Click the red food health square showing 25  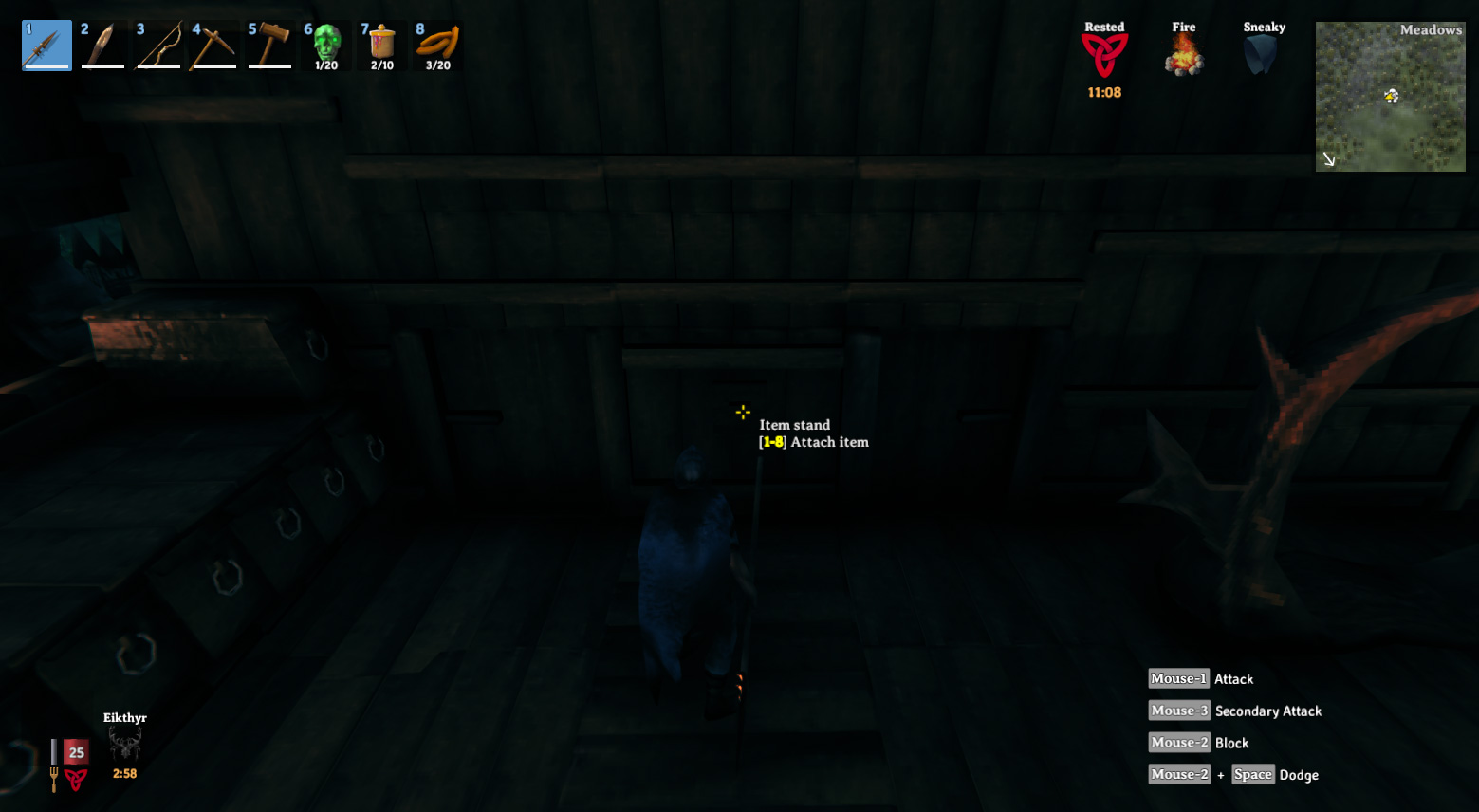(x=76, y=750)
